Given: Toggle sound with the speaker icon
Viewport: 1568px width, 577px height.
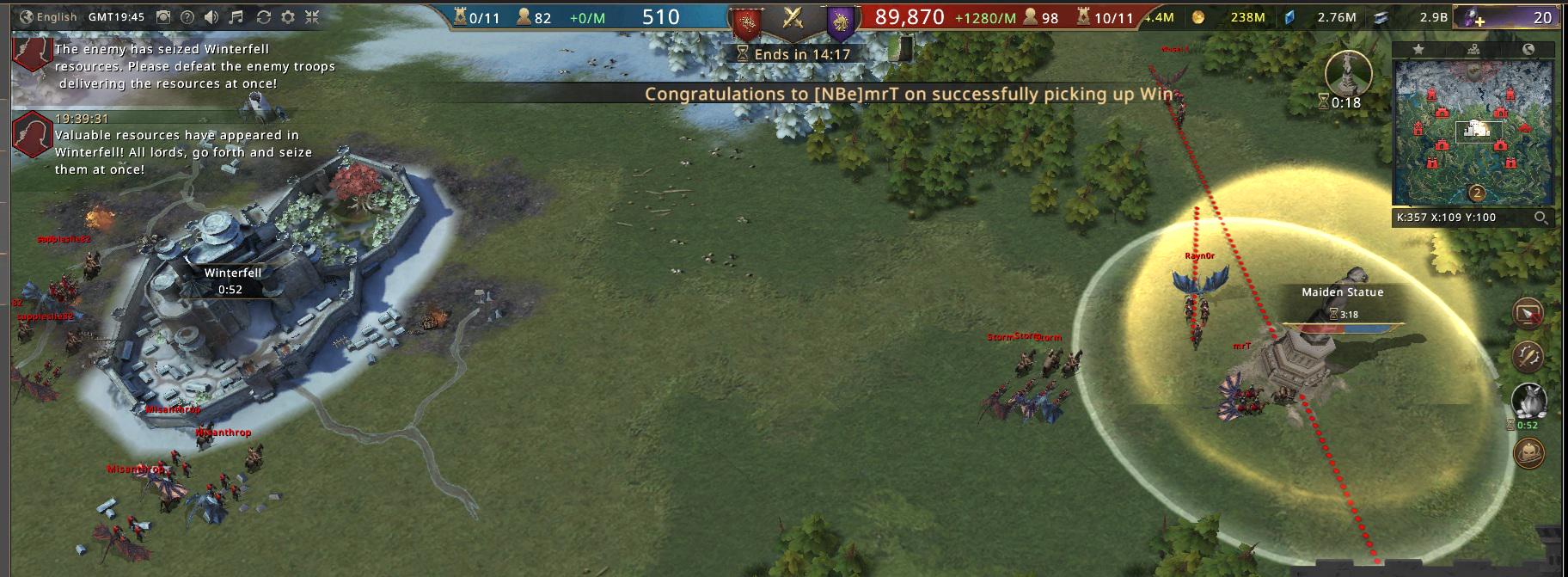Looking at the screenshot, I should point(212,17).
